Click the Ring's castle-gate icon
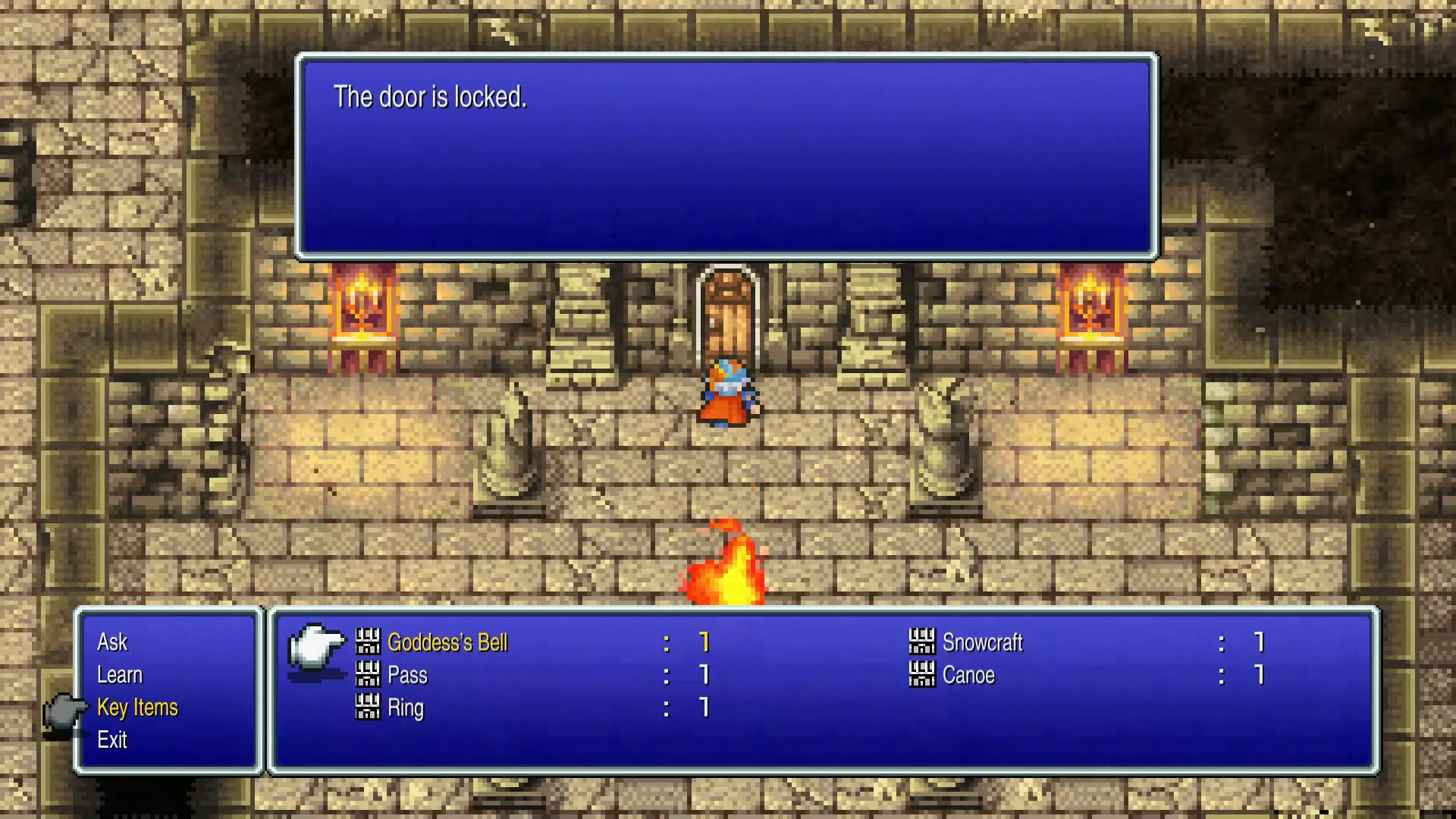Viewport: 1456px width, 819px height. (x=368, y=708)
